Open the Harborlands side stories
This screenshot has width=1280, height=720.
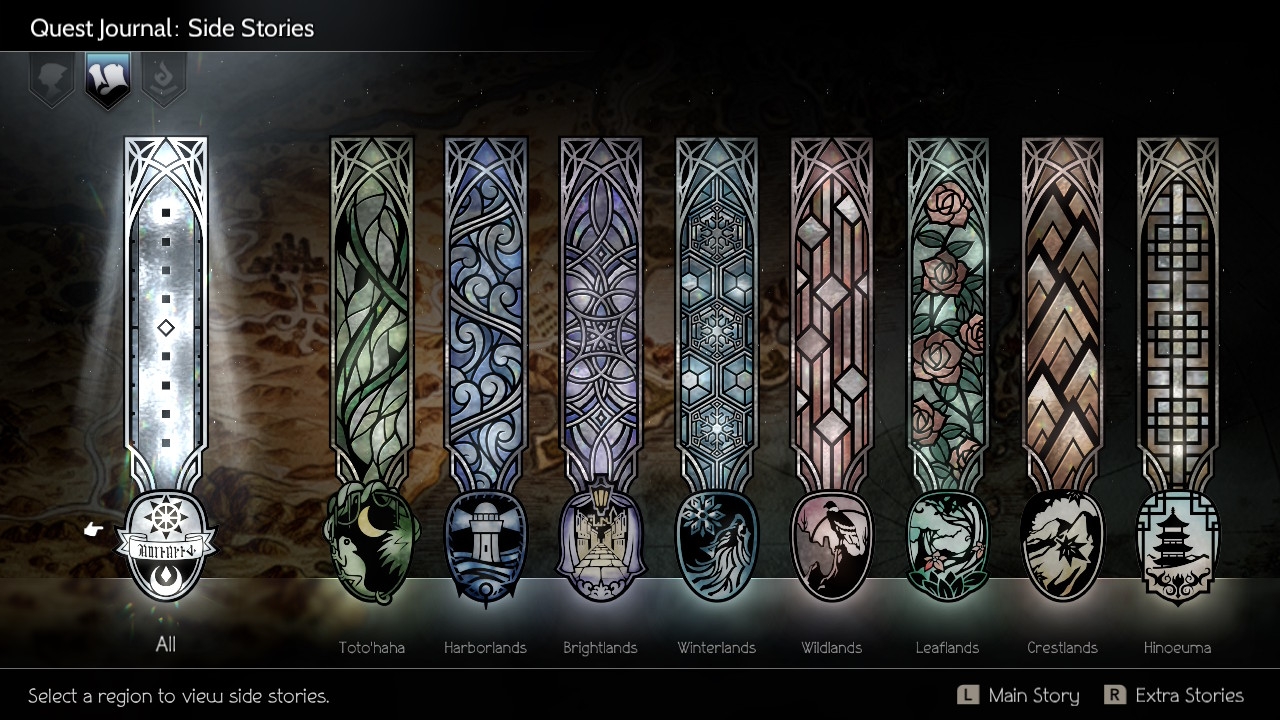coord(486,330)
